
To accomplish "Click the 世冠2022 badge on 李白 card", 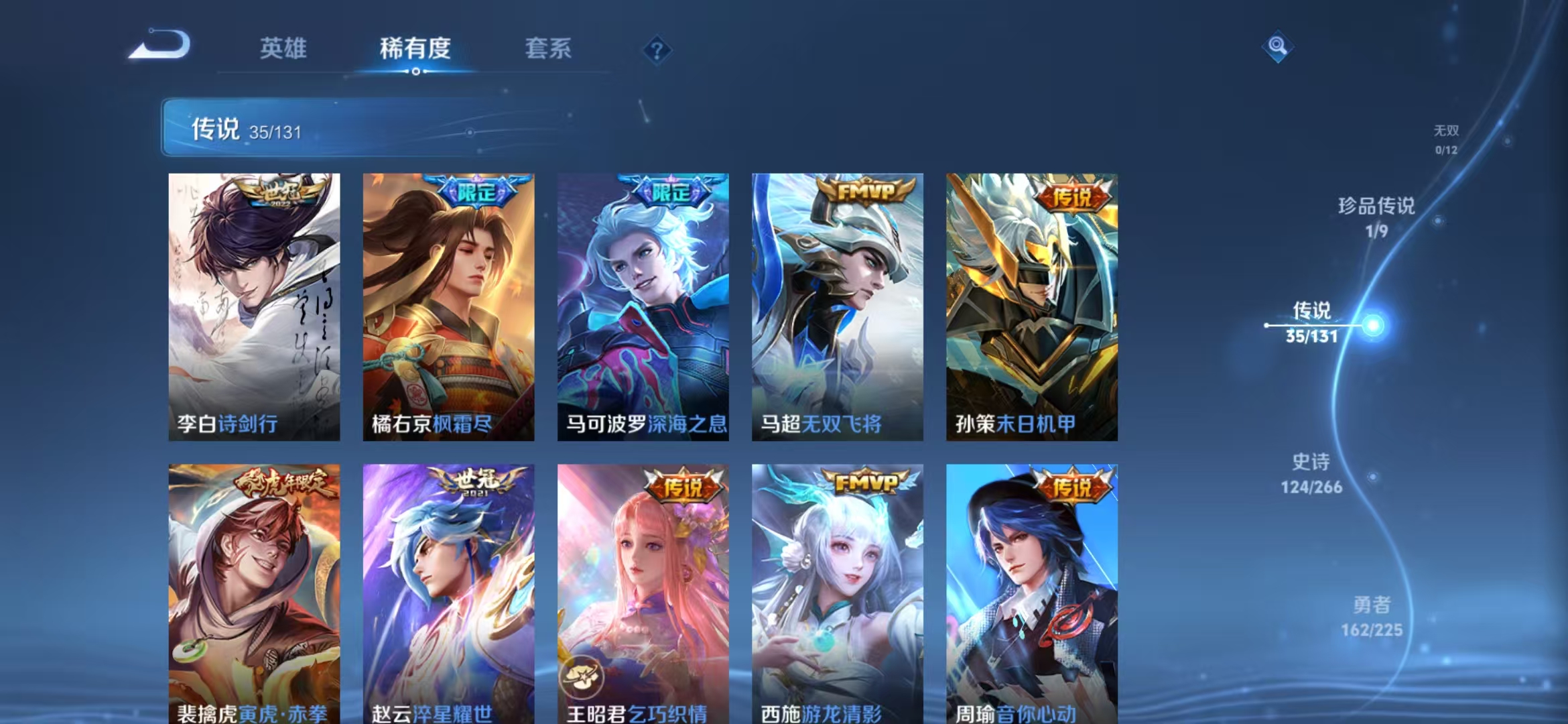I will (281, 193).
